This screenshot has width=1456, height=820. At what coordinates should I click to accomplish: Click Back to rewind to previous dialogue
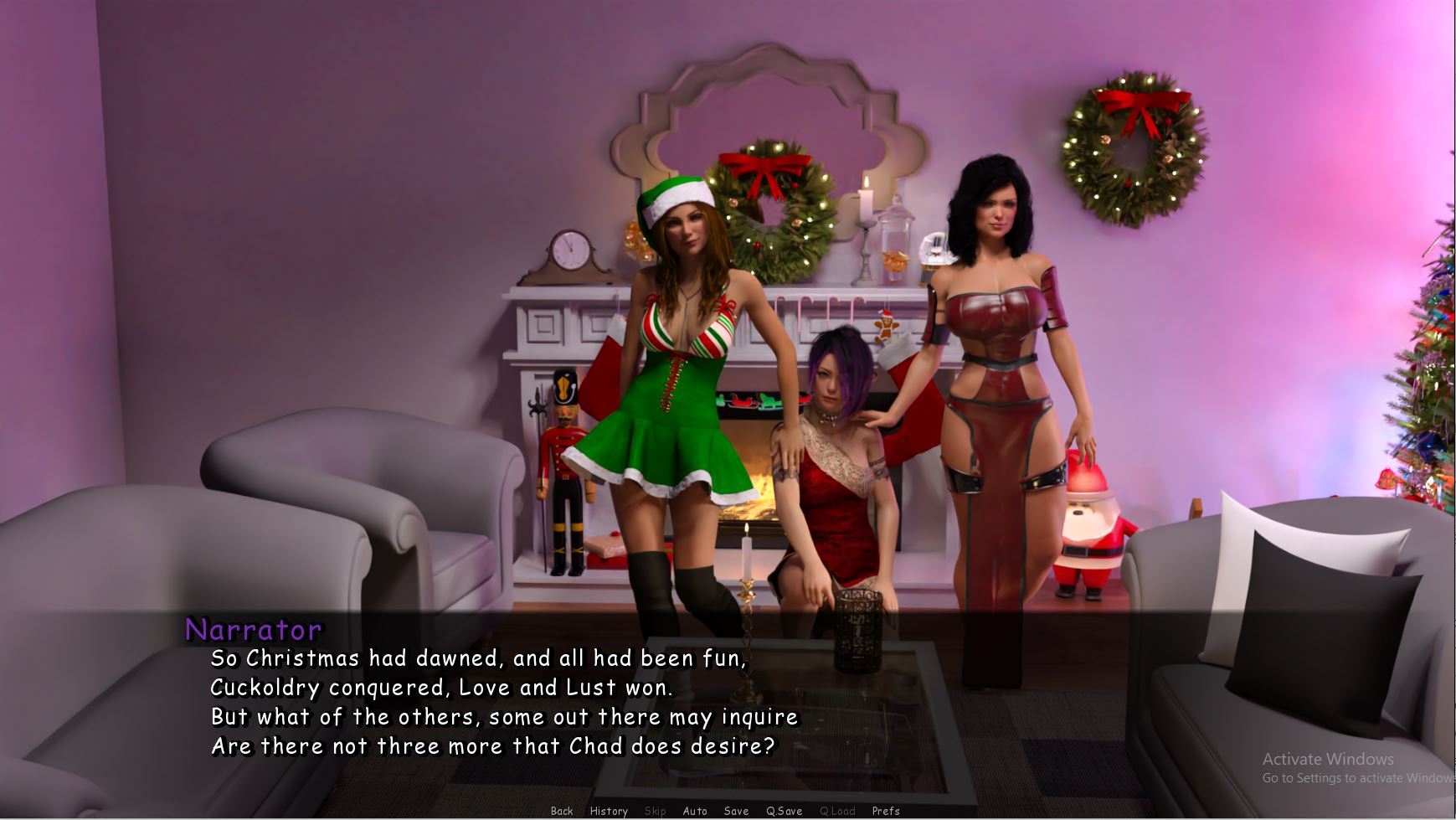pos(562,811)
